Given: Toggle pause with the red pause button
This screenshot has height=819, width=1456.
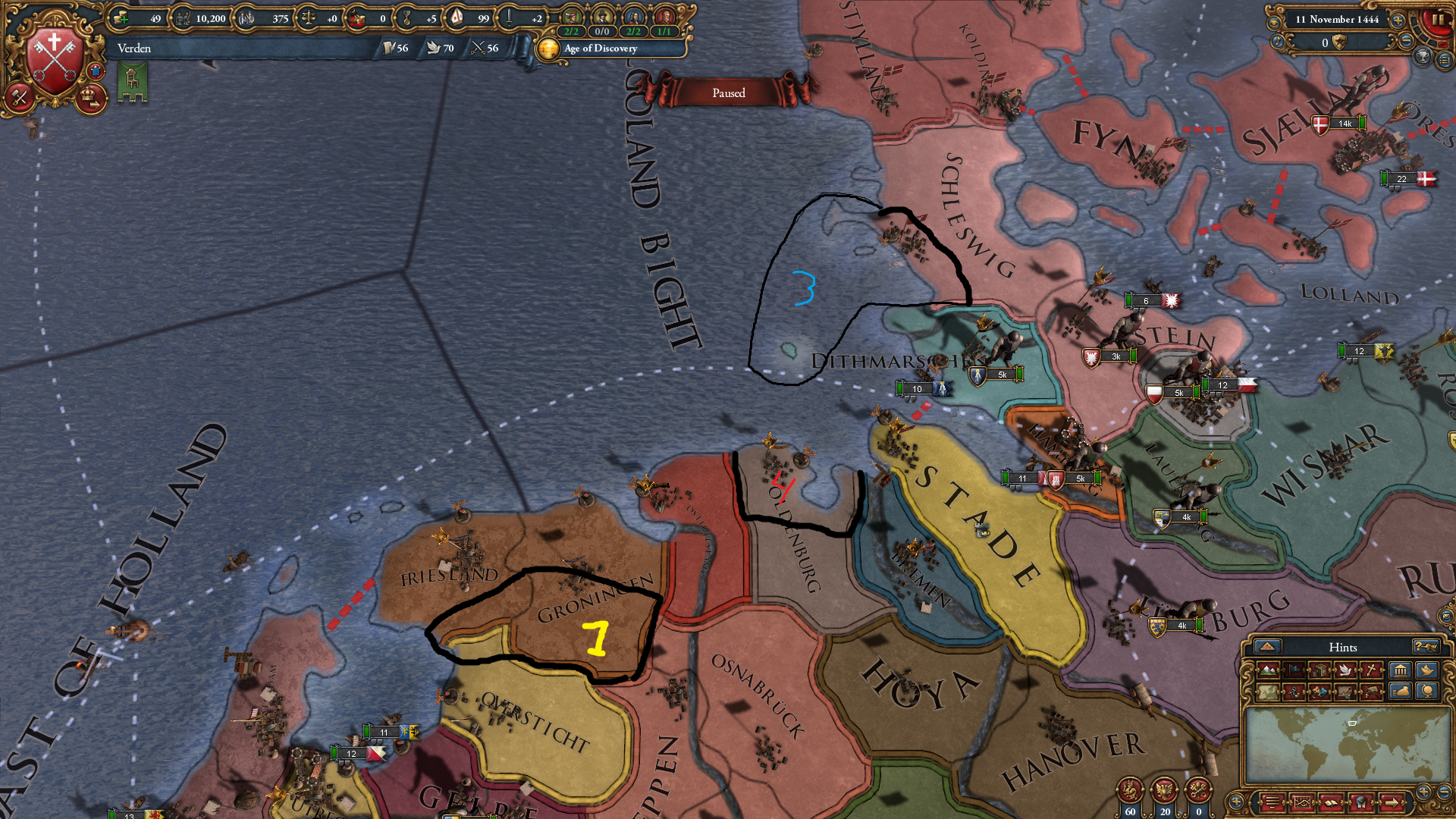Looking at the screenshot, I should [x=1437, y=21].
